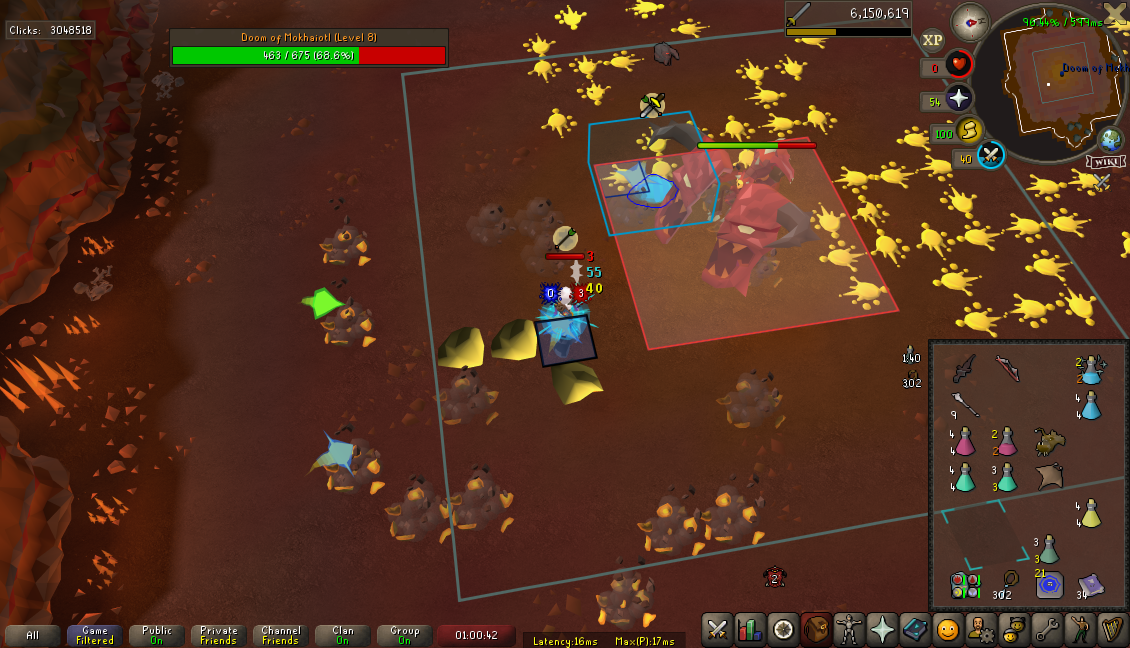Open the world map globe
The height and width of the screenshot is (648, 1130).
pos(1110,139)
